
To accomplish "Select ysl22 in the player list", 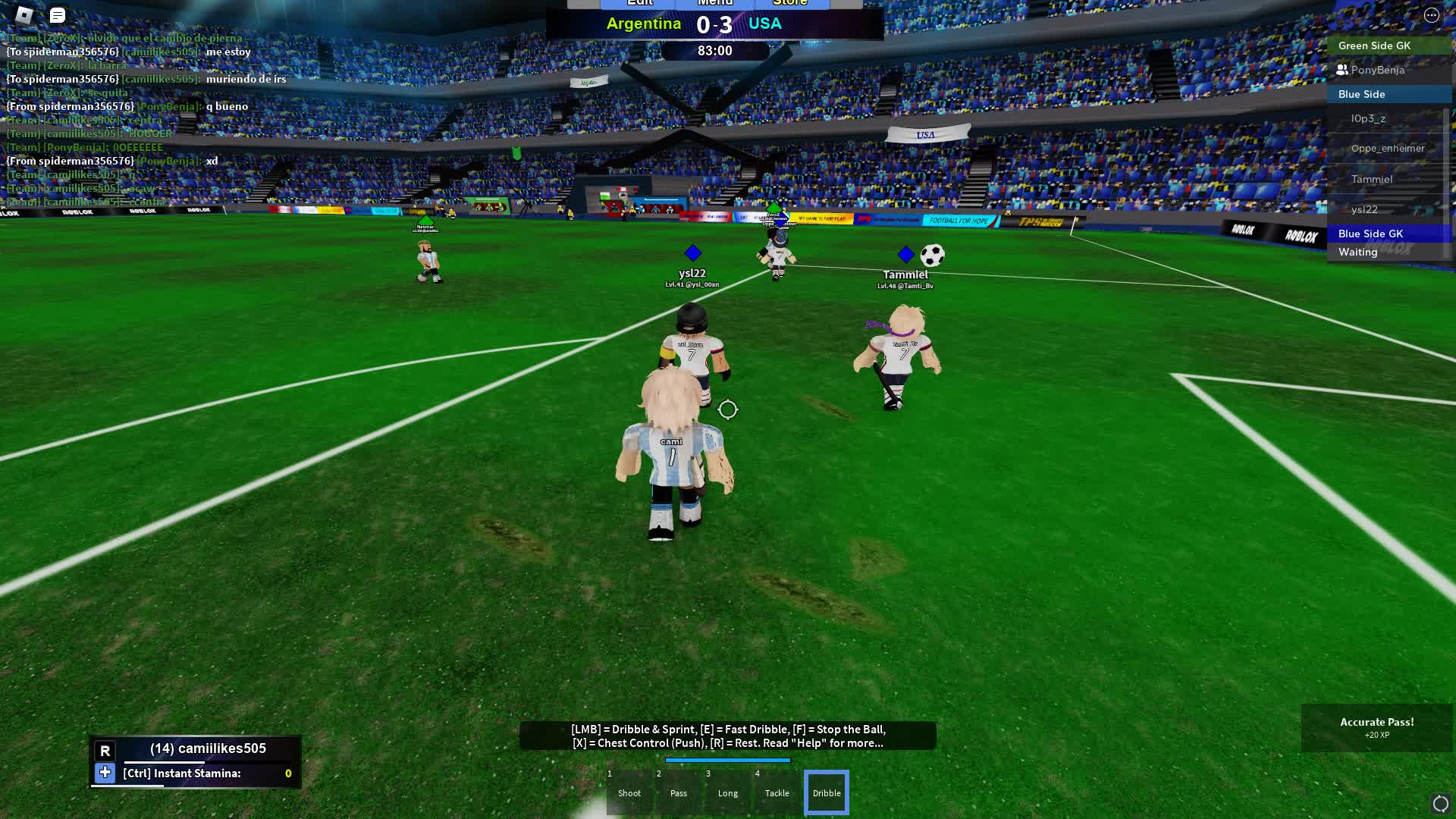I will pyautogui.click(x=1363, y=209).
